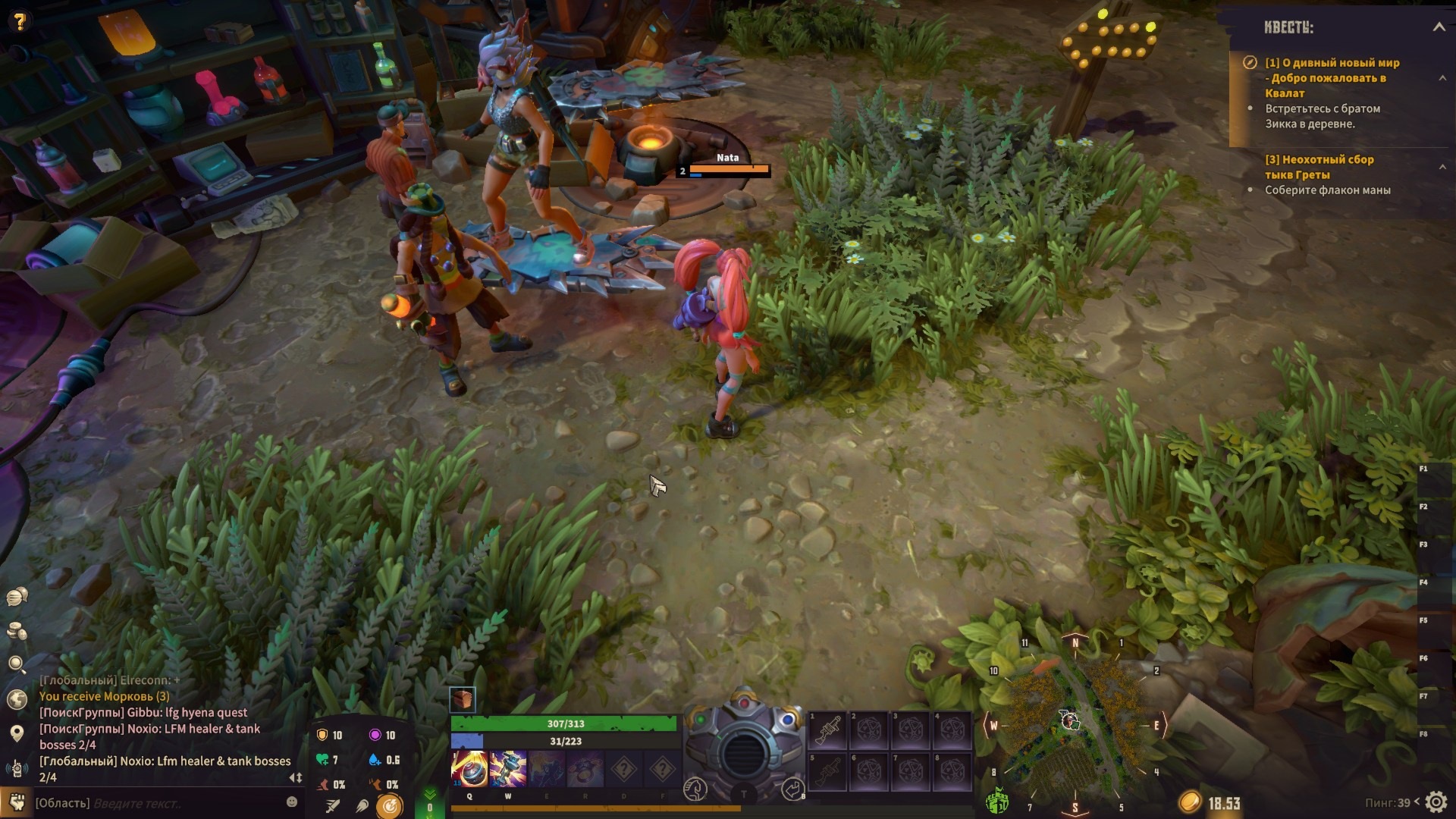Screen dimensions: 1456x819
Task: Click the fist icon beside chat input
Action: (16, 802)
